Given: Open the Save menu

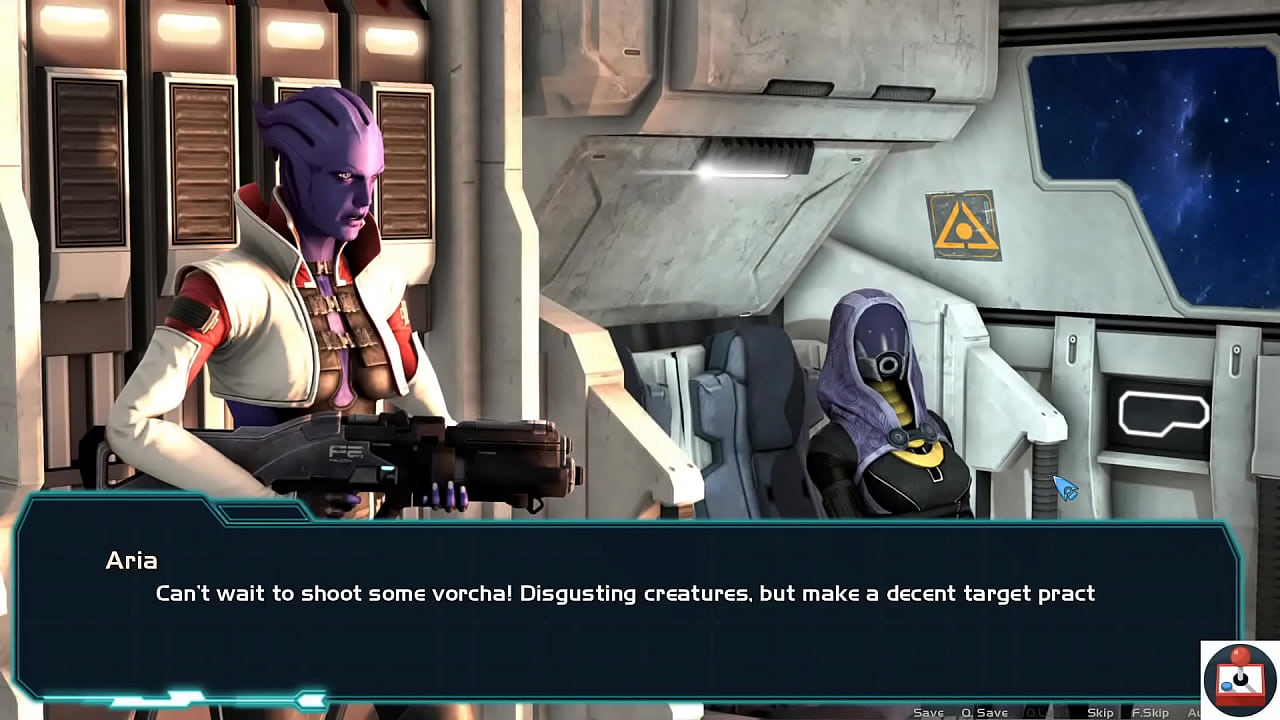Looking at the screenshot, I should pos(928,712).
